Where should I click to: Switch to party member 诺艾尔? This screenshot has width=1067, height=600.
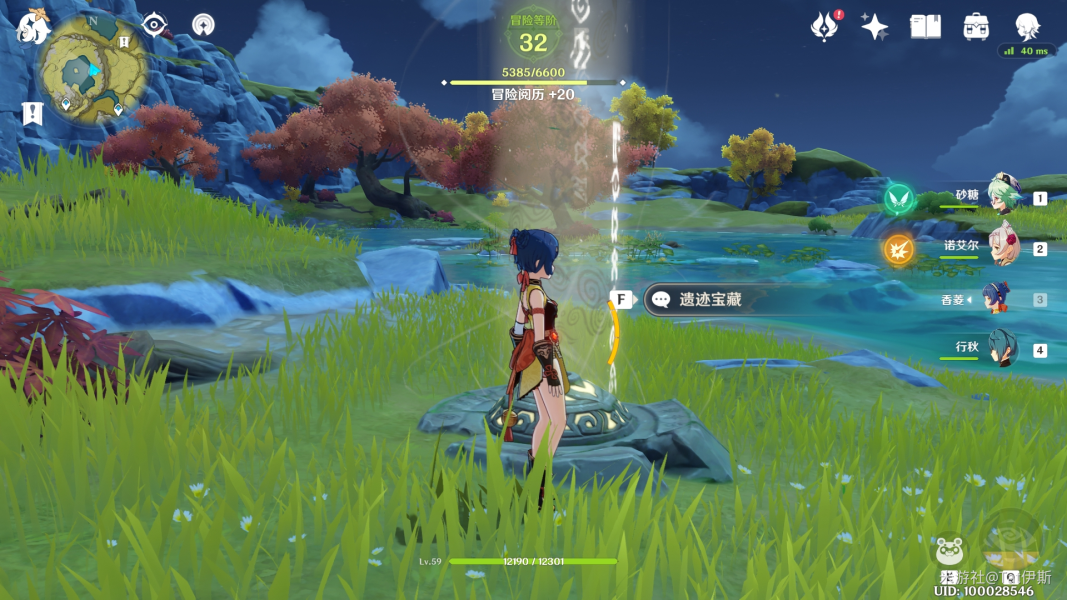(x=1000, y=247)
